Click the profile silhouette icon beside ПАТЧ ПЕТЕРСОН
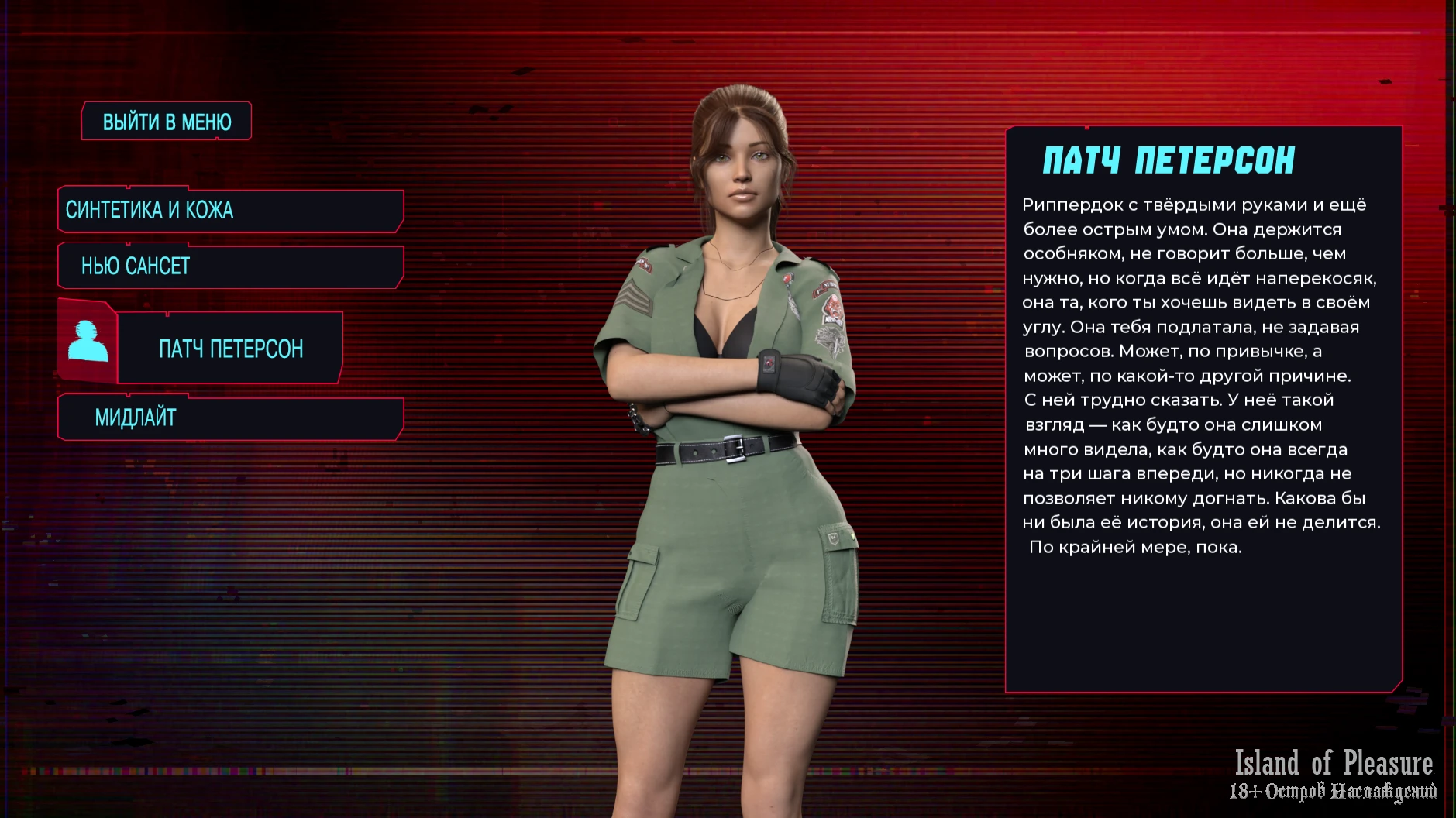Image resolution: width=1456 pixels, height=818 pixels. tap(88, 342)
